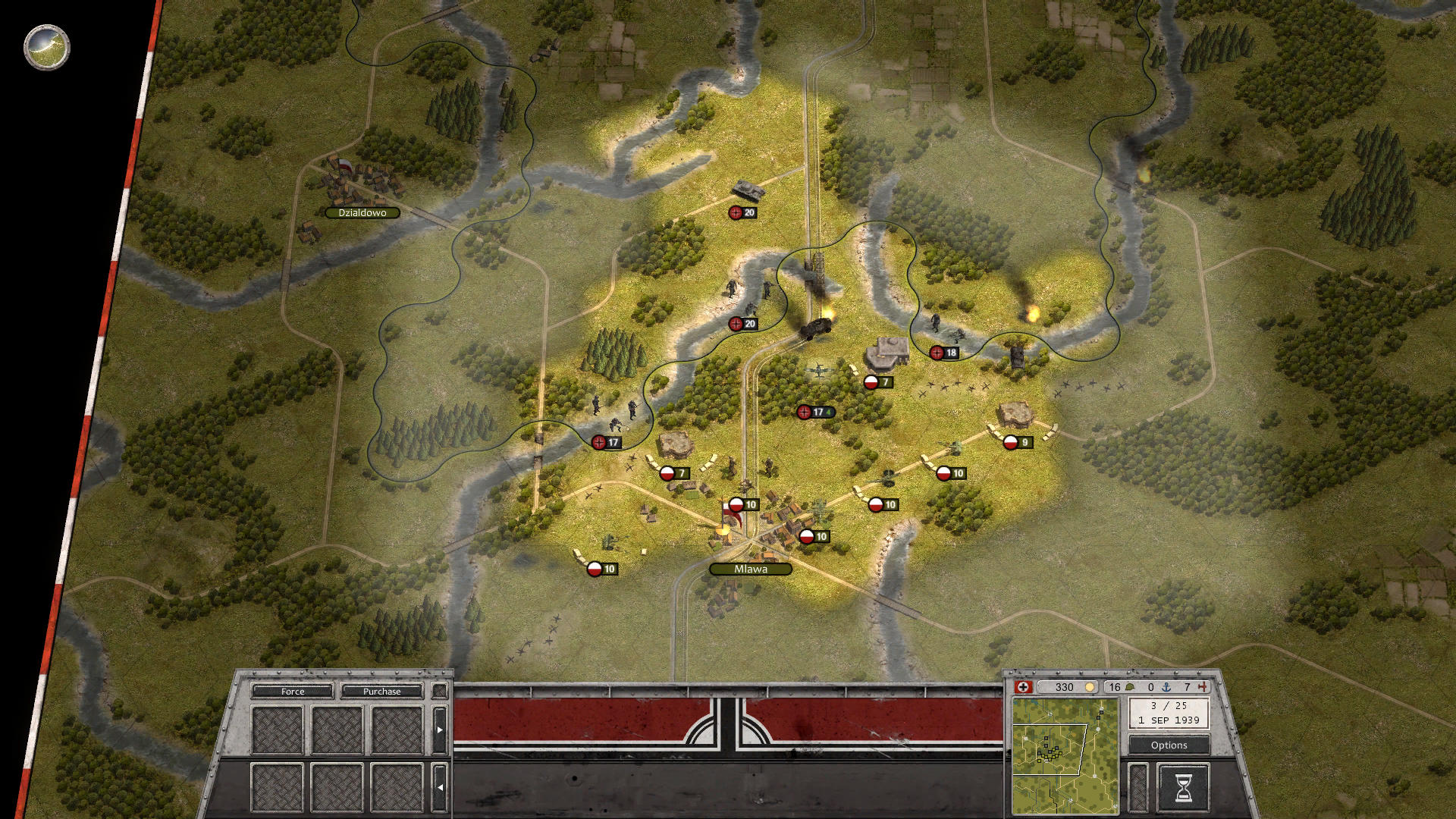This screenshot has height=819, width=1456.
Task: Click the helmet command points icon
Action: pos(1128,687)
